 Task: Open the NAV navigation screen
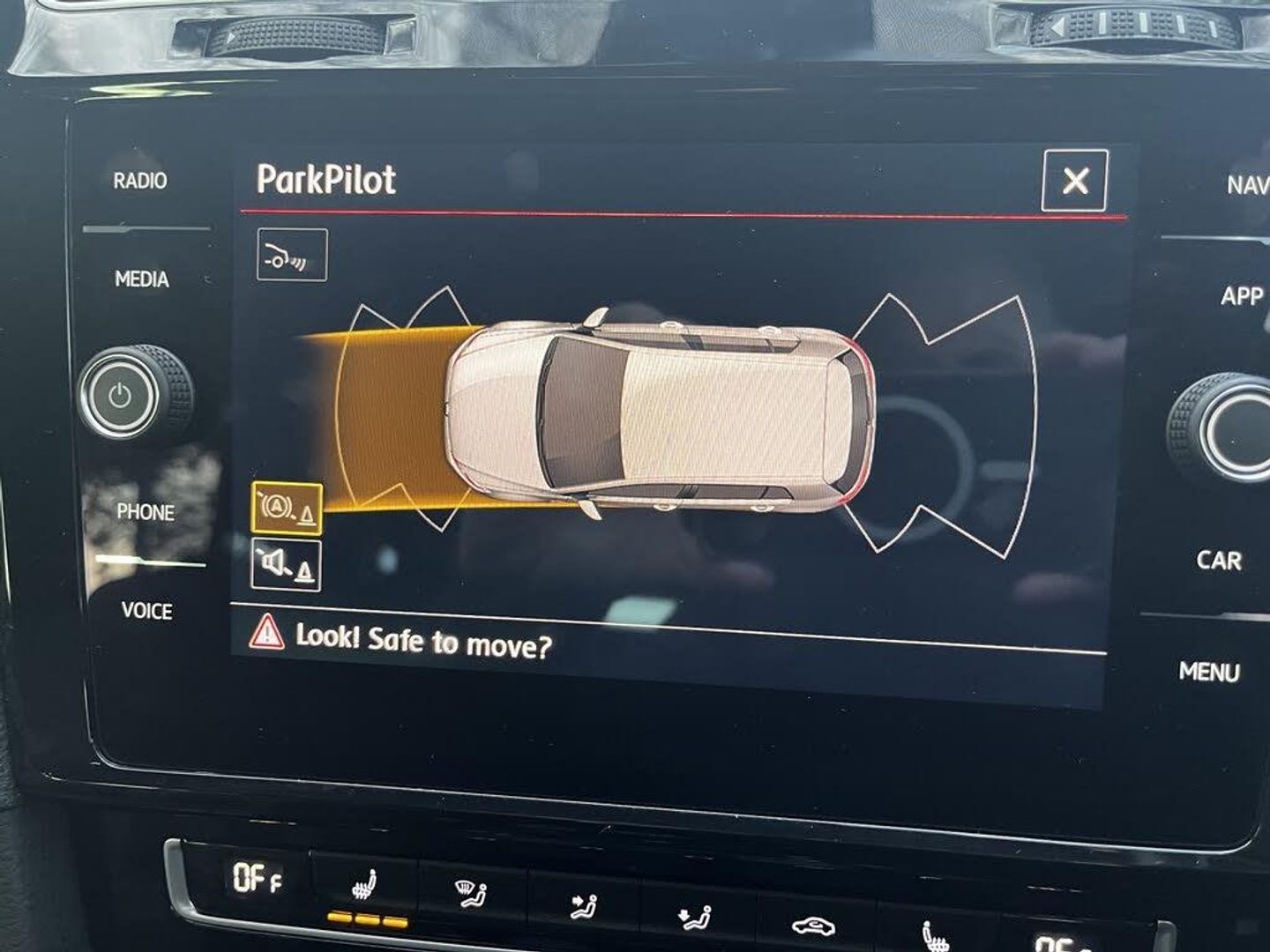pyautogui.click(x=1247, y=185)
